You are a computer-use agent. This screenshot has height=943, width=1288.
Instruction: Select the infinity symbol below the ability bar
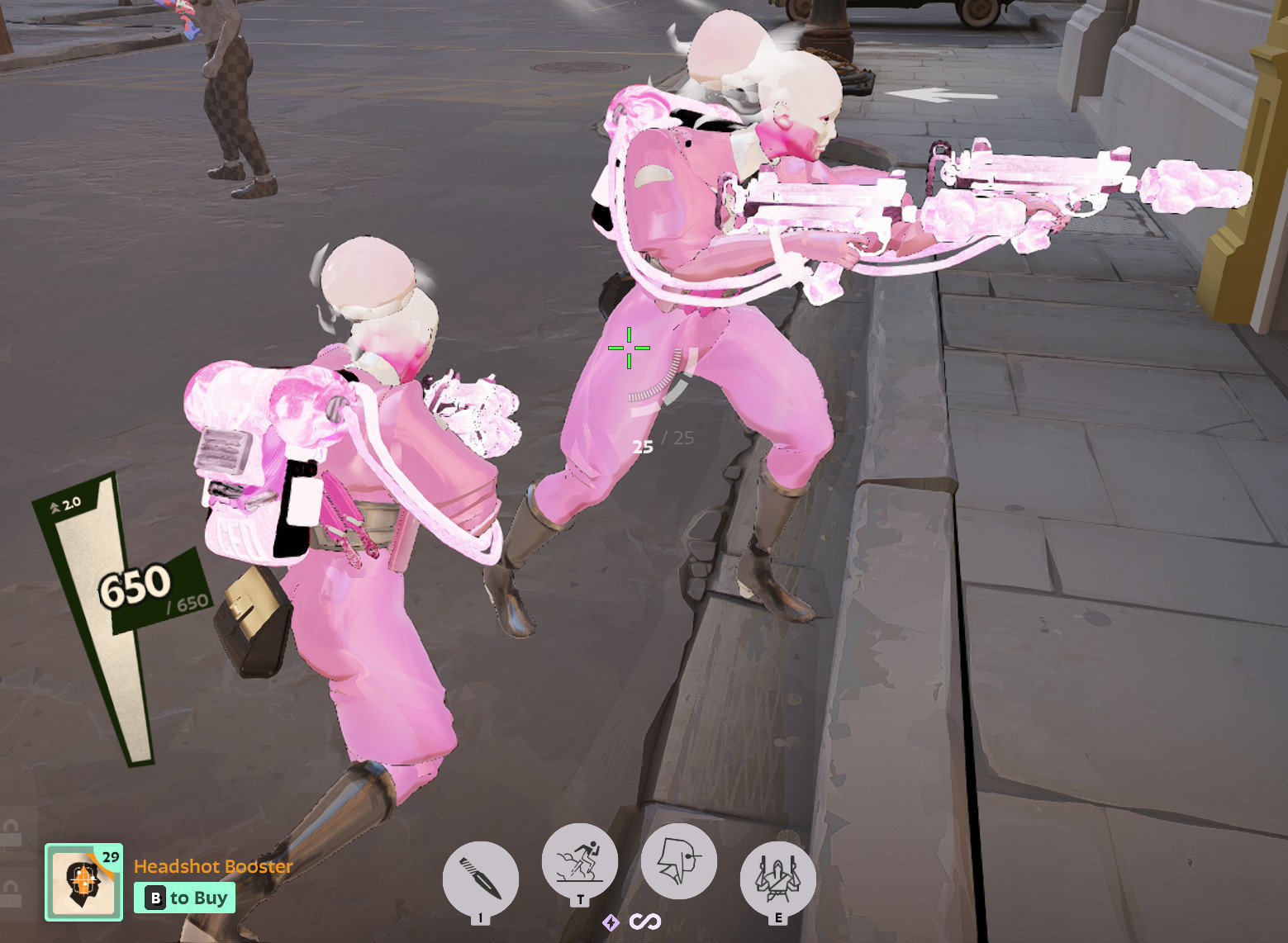click(x=645, y=923)
